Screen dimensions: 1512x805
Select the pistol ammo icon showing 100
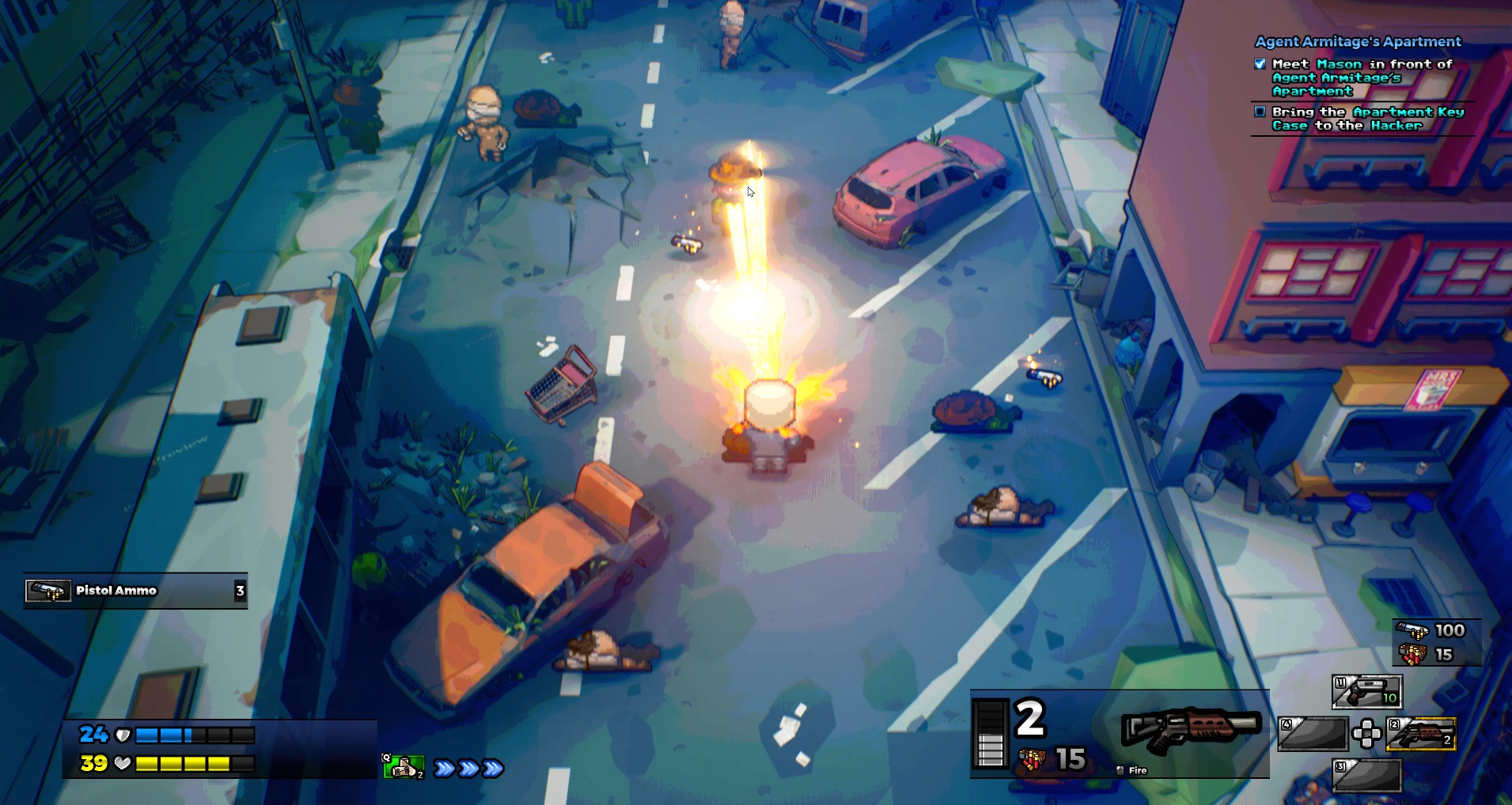coord(1412,630)
